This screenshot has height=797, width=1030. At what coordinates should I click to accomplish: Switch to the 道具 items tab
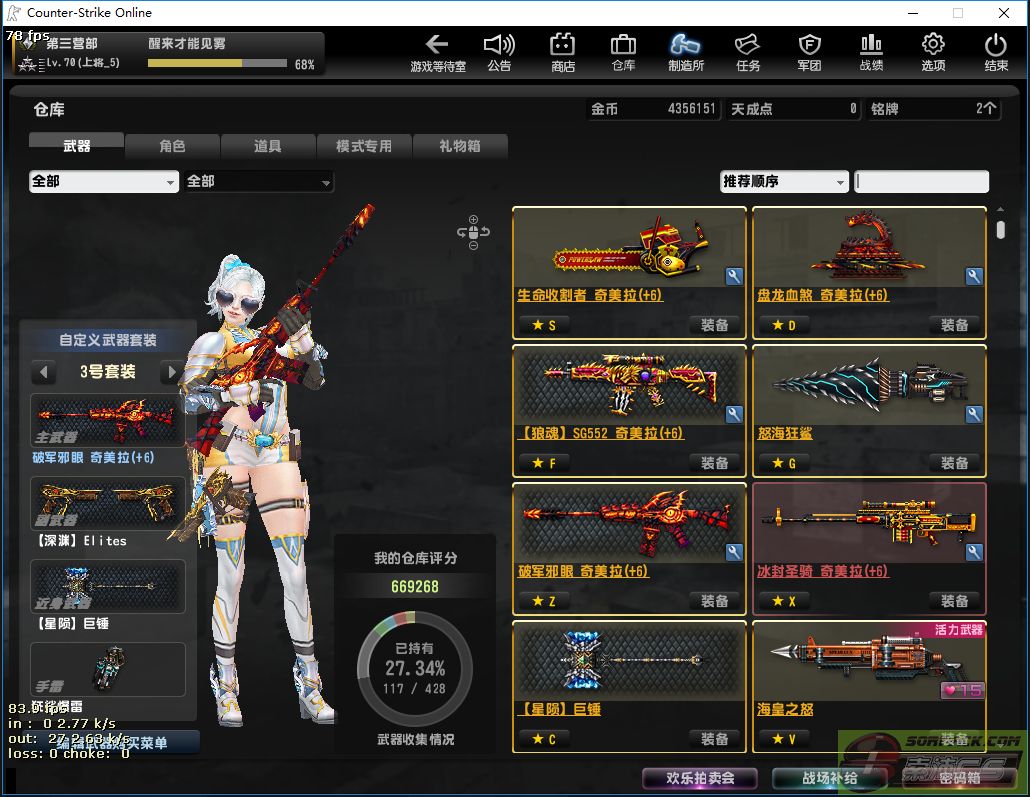click(267, 146)
